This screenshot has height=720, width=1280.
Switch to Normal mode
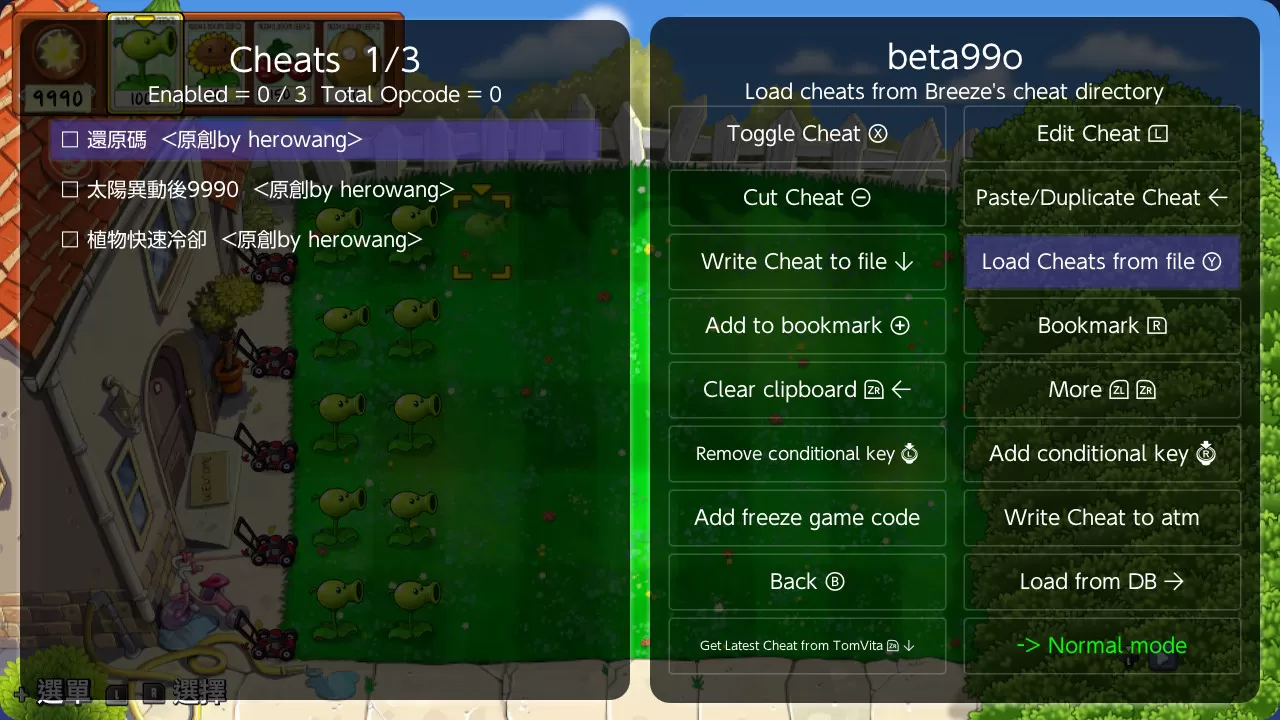pos(1101,645)
